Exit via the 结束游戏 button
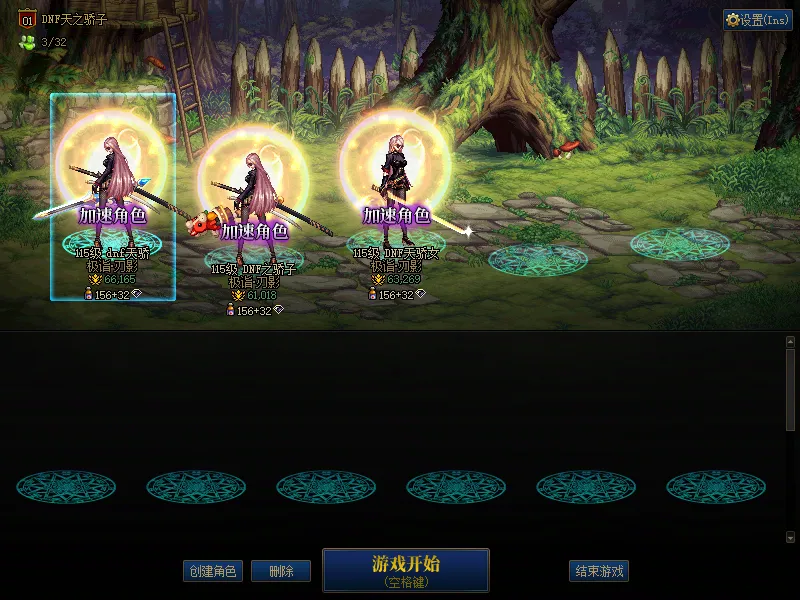 (x=598, y=571)
